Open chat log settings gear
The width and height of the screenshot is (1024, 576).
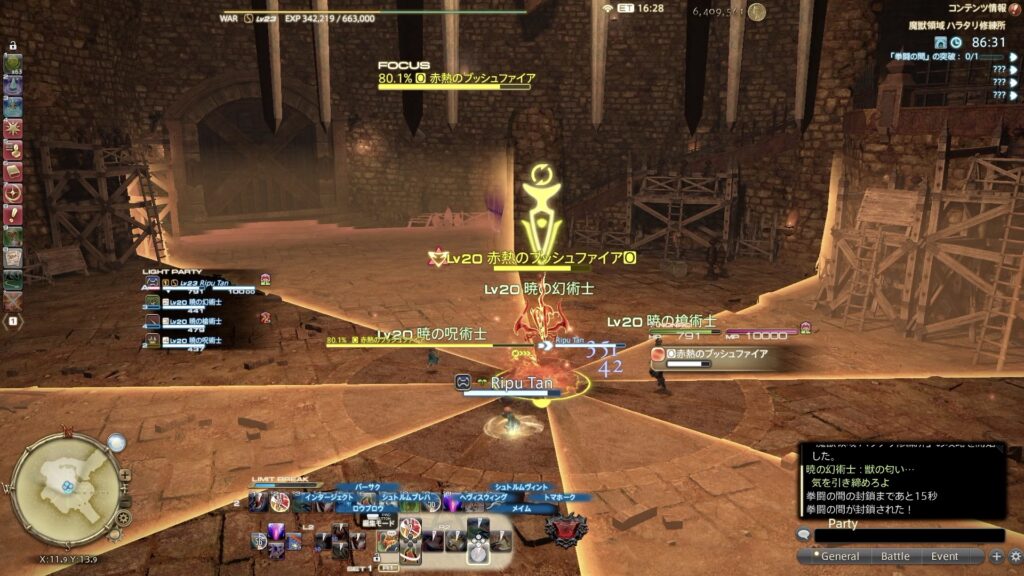click(x=1015, y=556)
